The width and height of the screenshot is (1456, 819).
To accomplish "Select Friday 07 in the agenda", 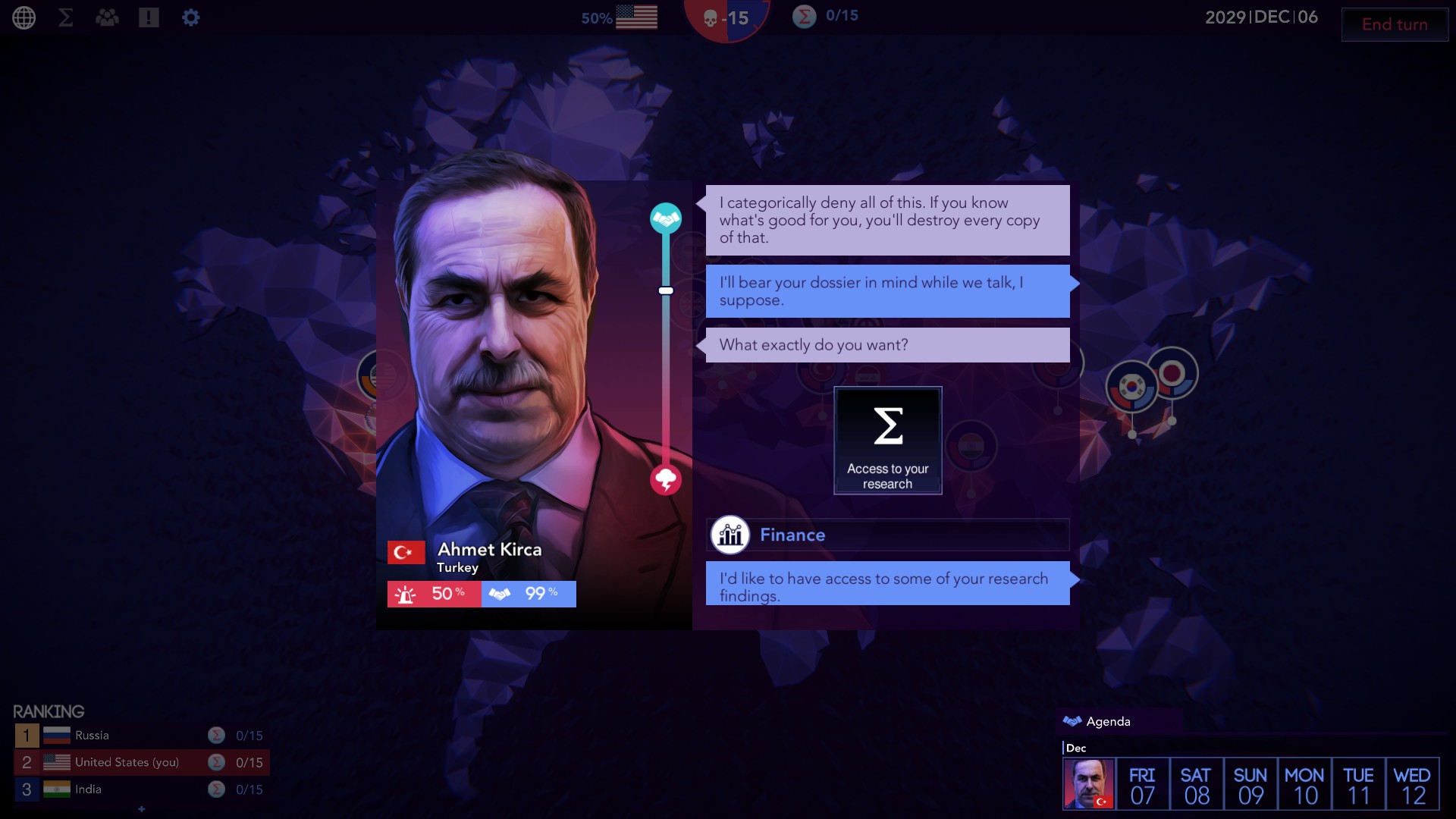I will coord(1142,784).
